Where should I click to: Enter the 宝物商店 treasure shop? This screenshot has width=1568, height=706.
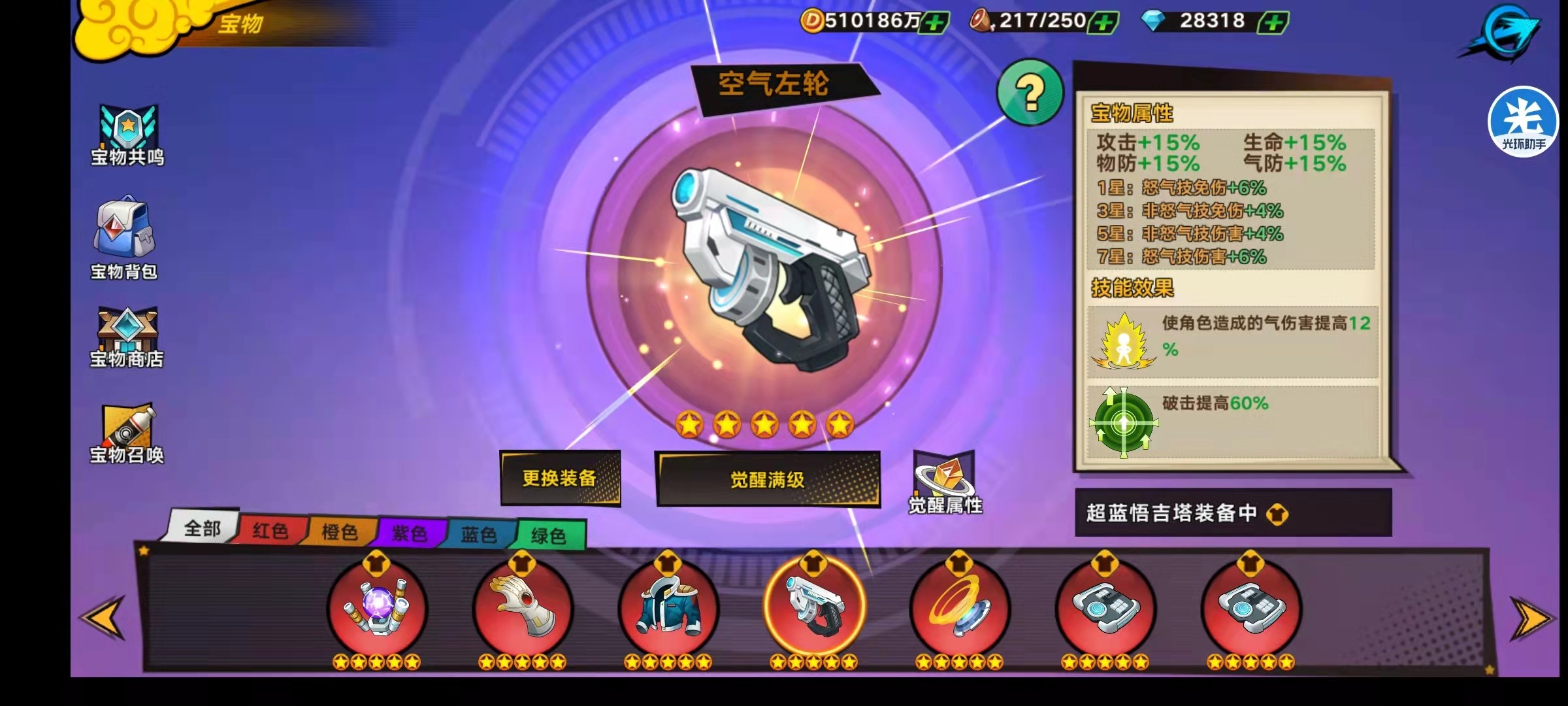pyautogui.click(x=128, y=335)
